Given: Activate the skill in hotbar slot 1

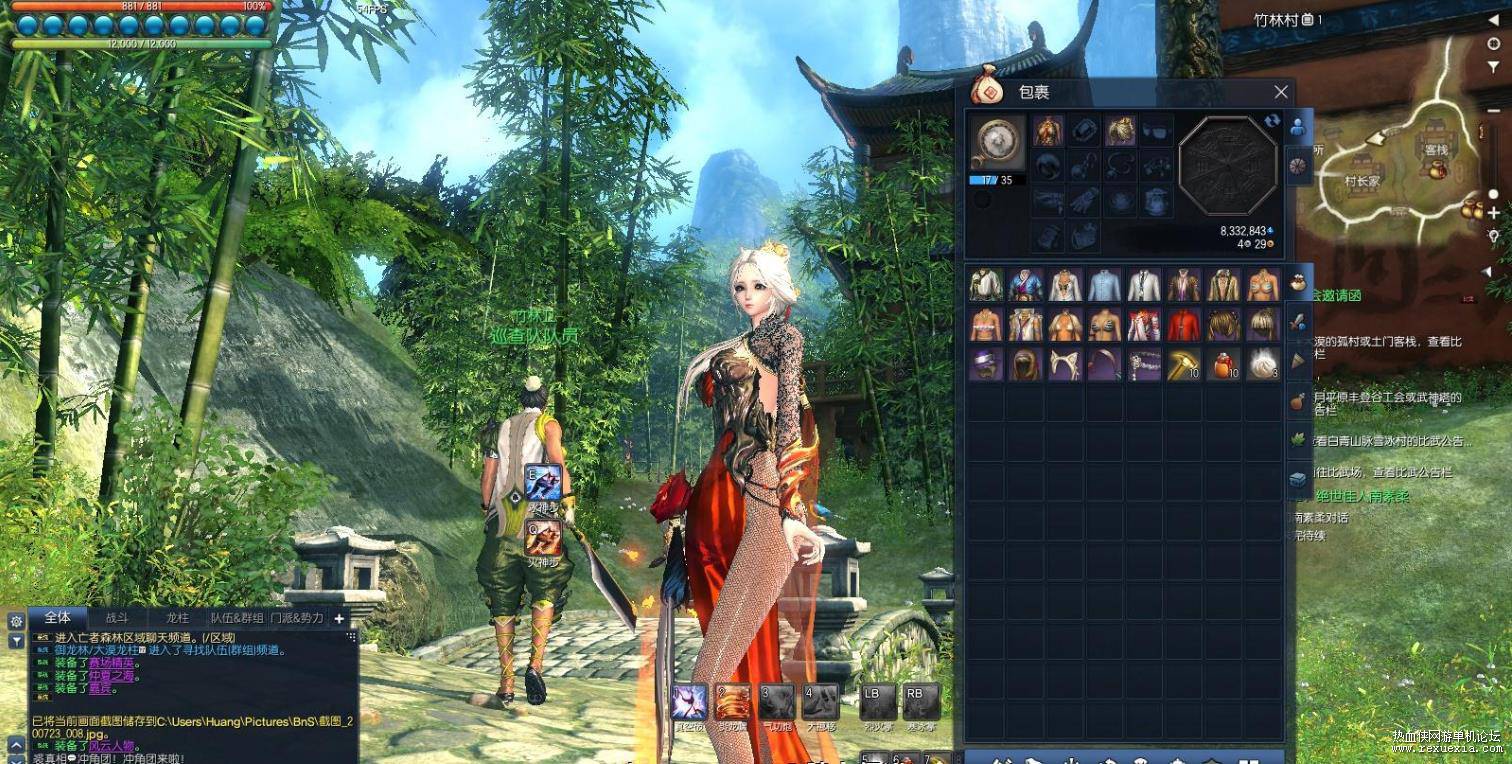Looking at the screenshot, I should 689,702.
